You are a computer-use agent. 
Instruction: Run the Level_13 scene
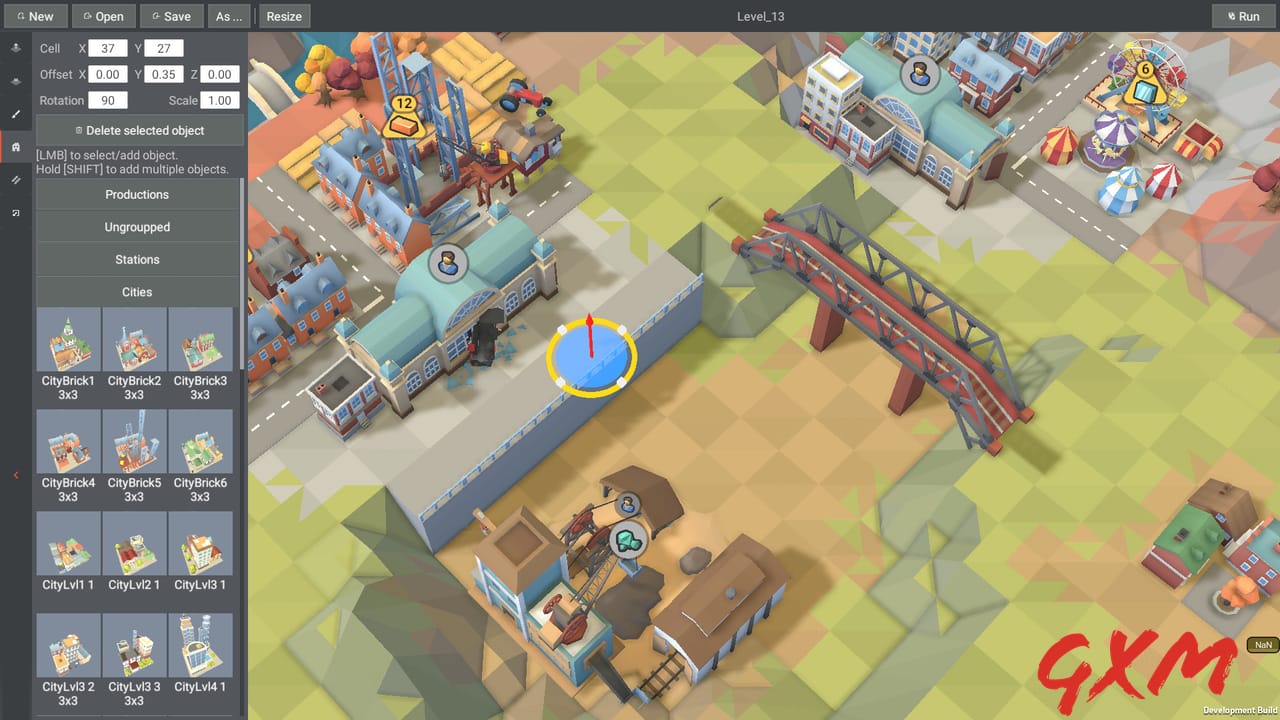coord(1243,16)
